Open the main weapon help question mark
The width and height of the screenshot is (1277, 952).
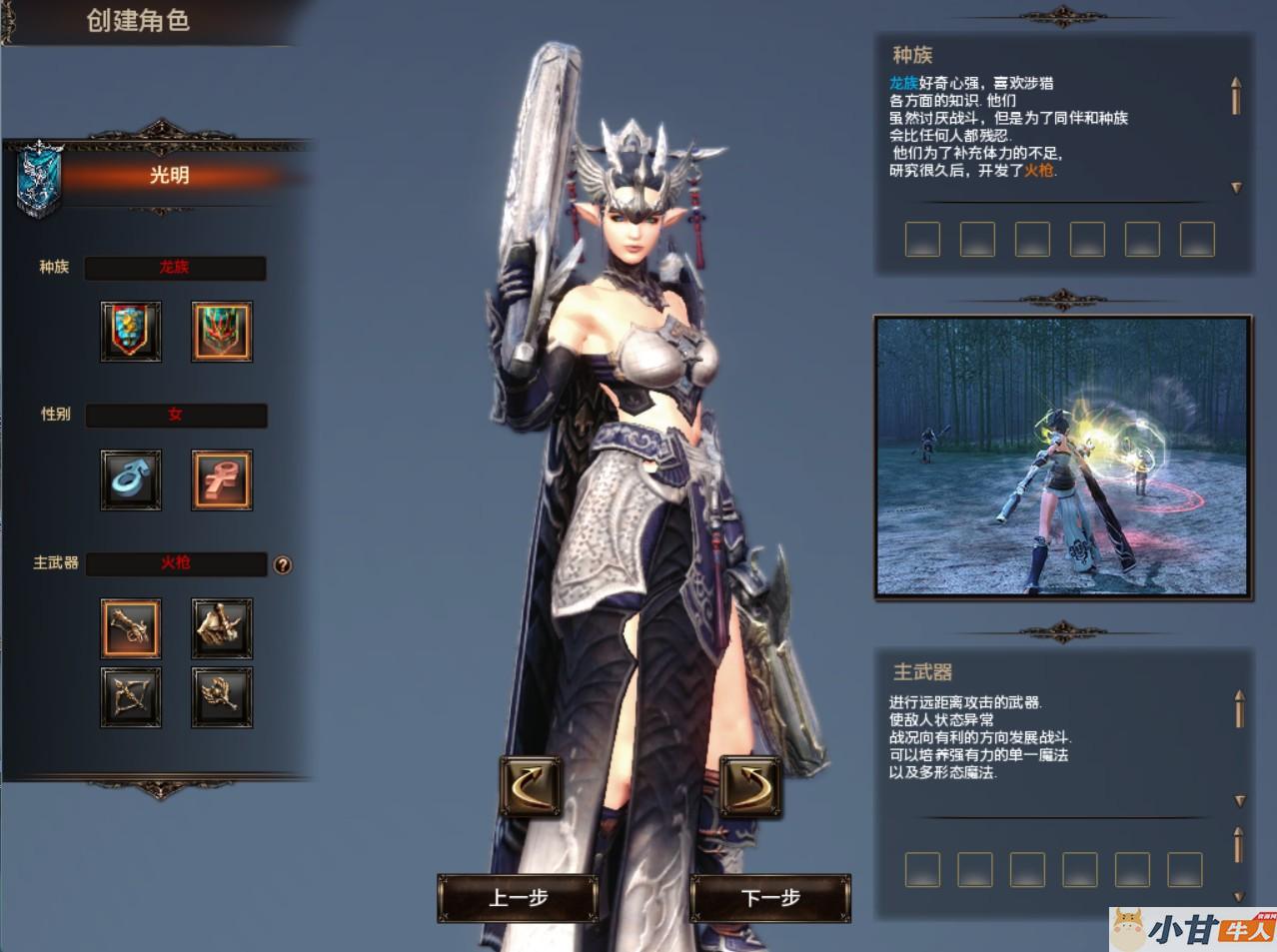tap(283, 565)
